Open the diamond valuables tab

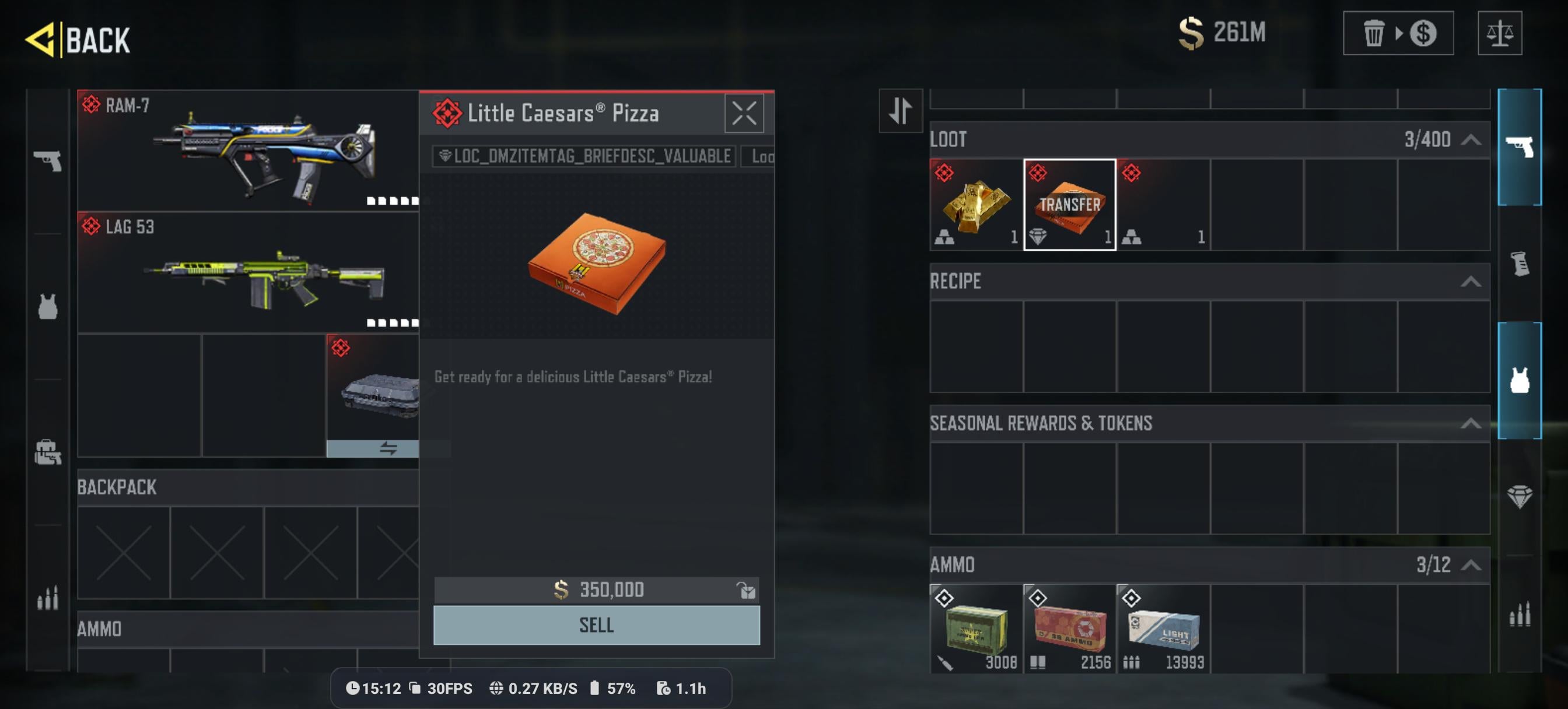(1518, 497)
